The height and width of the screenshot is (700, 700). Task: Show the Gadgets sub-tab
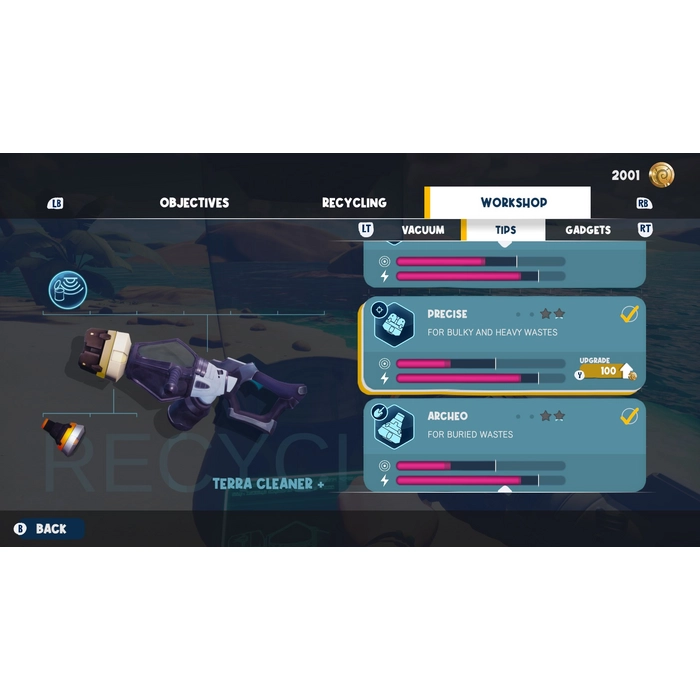tap(587, 230)
